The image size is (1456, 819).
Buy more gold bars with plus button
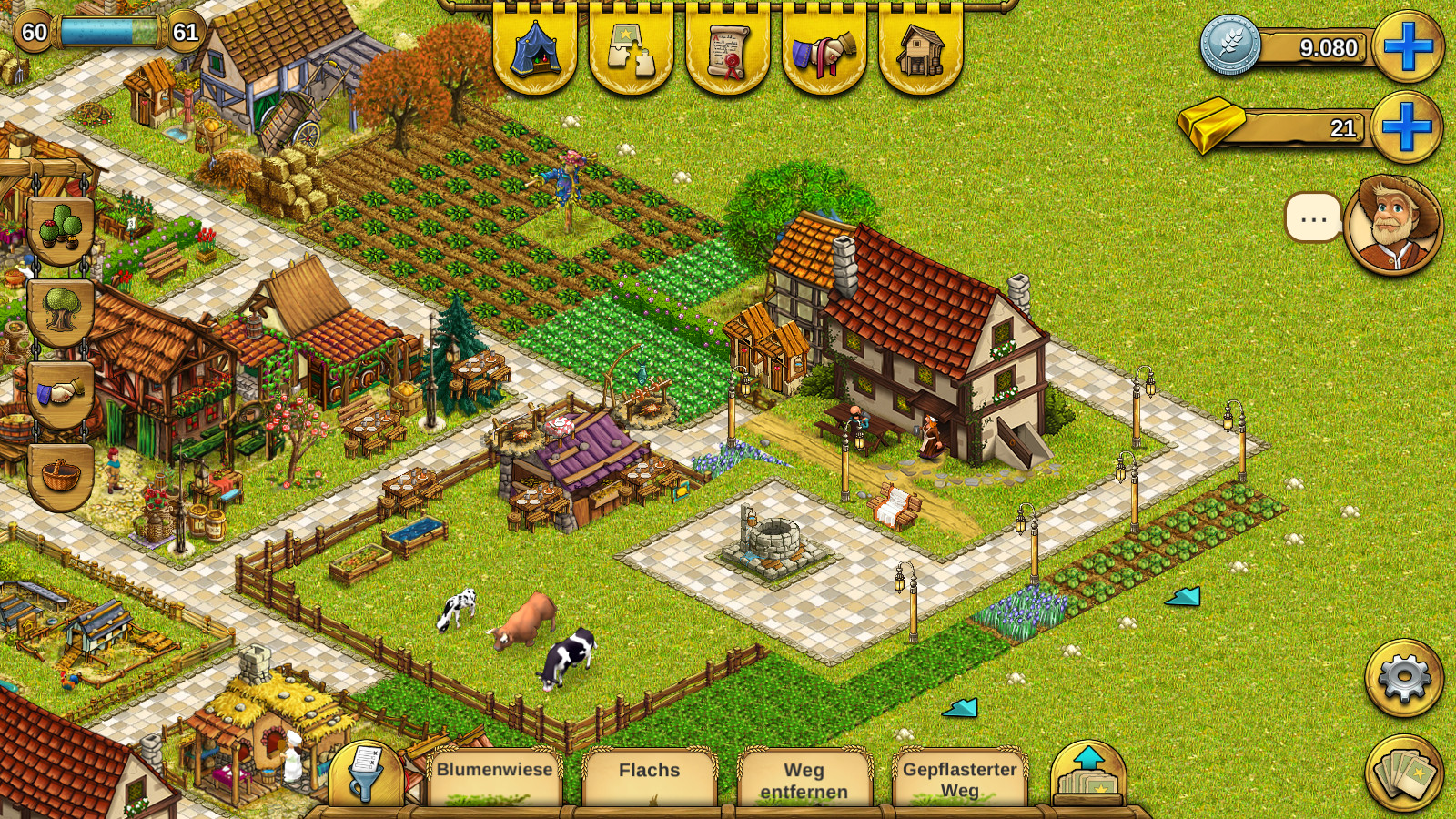(x=1406, y=127)
